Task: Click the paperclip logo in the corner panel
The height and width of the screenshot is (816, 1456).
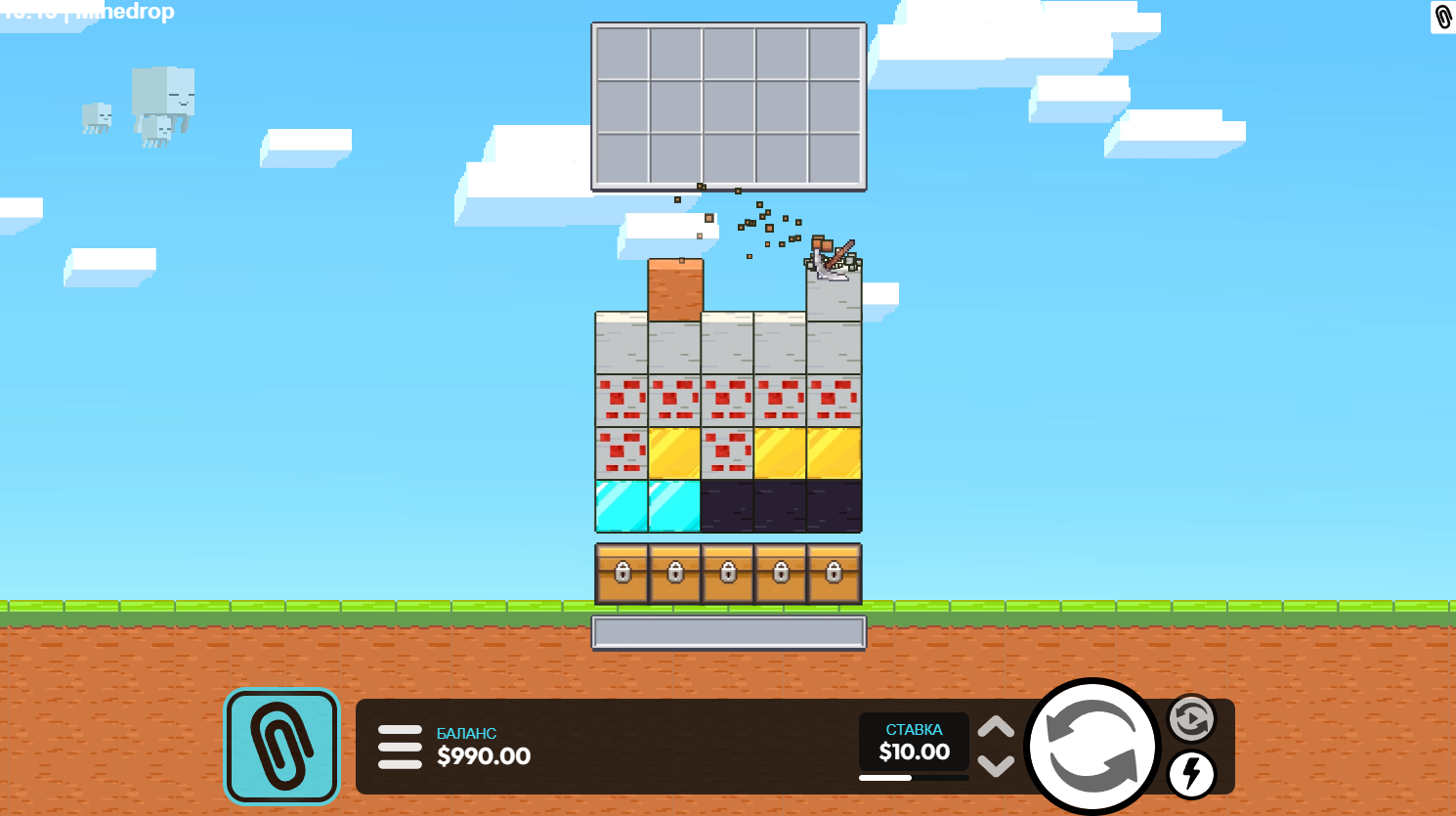Action: 281,746
